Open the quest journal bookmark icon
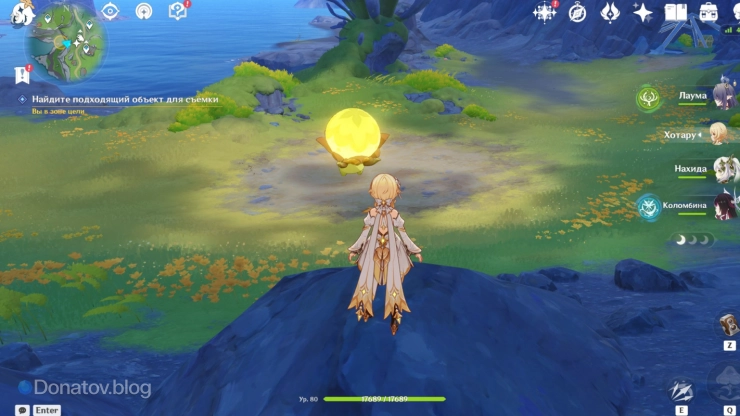Image resolution: width=740 pixels, height=416 pixels. click(x=22, y=74)
